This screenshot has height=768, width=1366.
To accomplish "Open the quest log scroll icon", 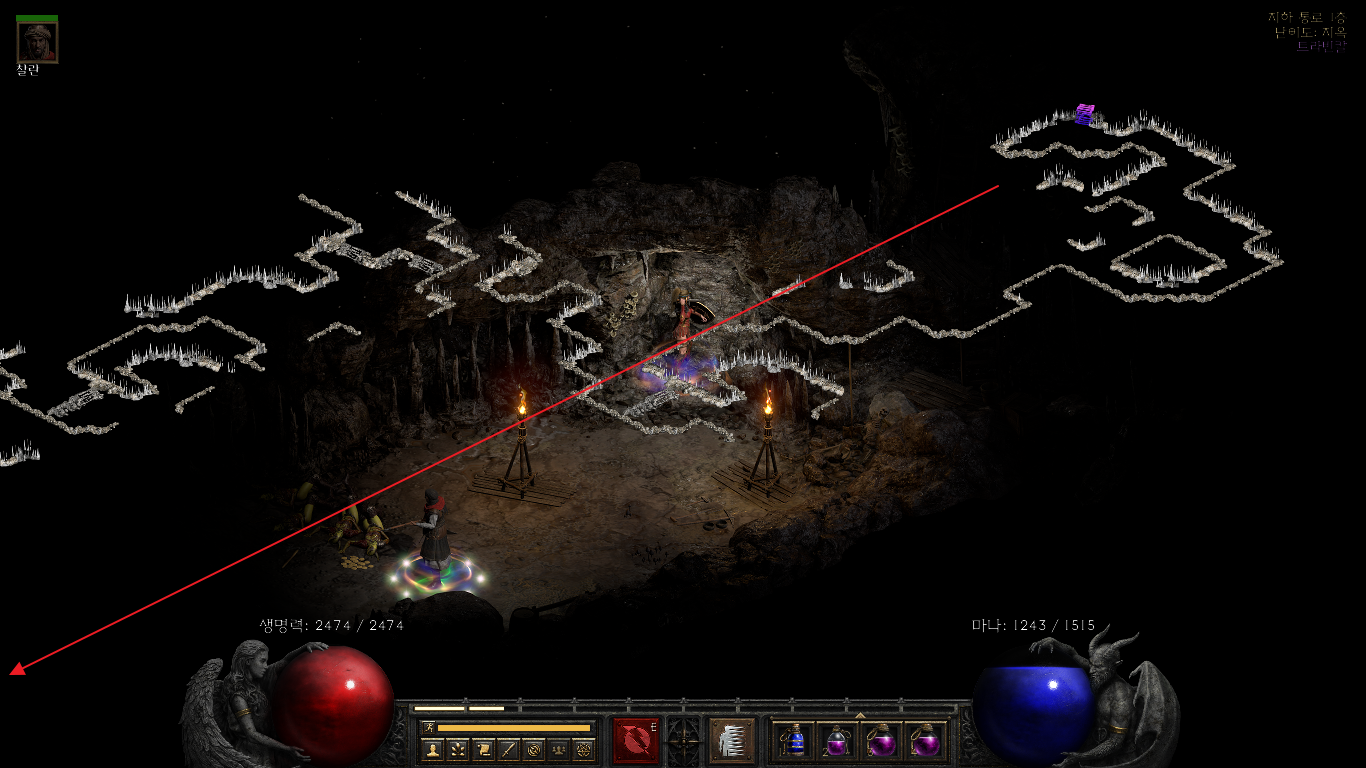I will click(x=483, y=749).
